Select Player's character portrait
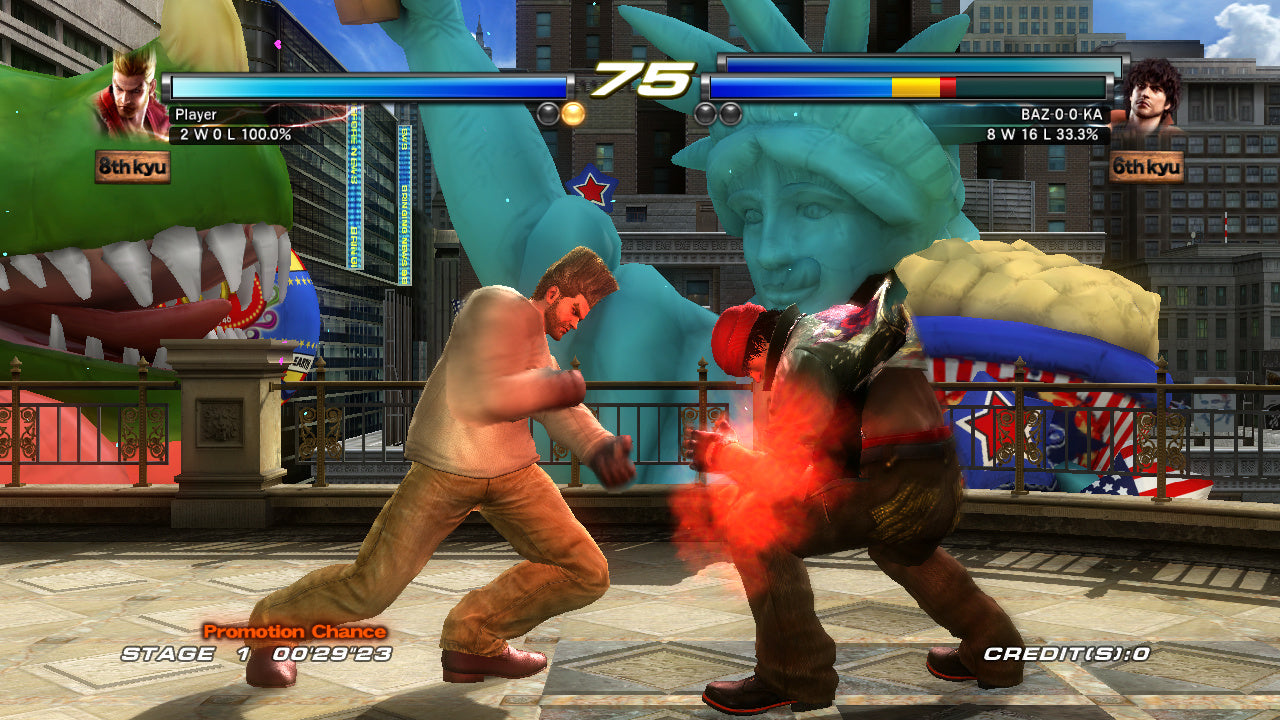This screenshot has height=720, width=1280. [132, 97]
